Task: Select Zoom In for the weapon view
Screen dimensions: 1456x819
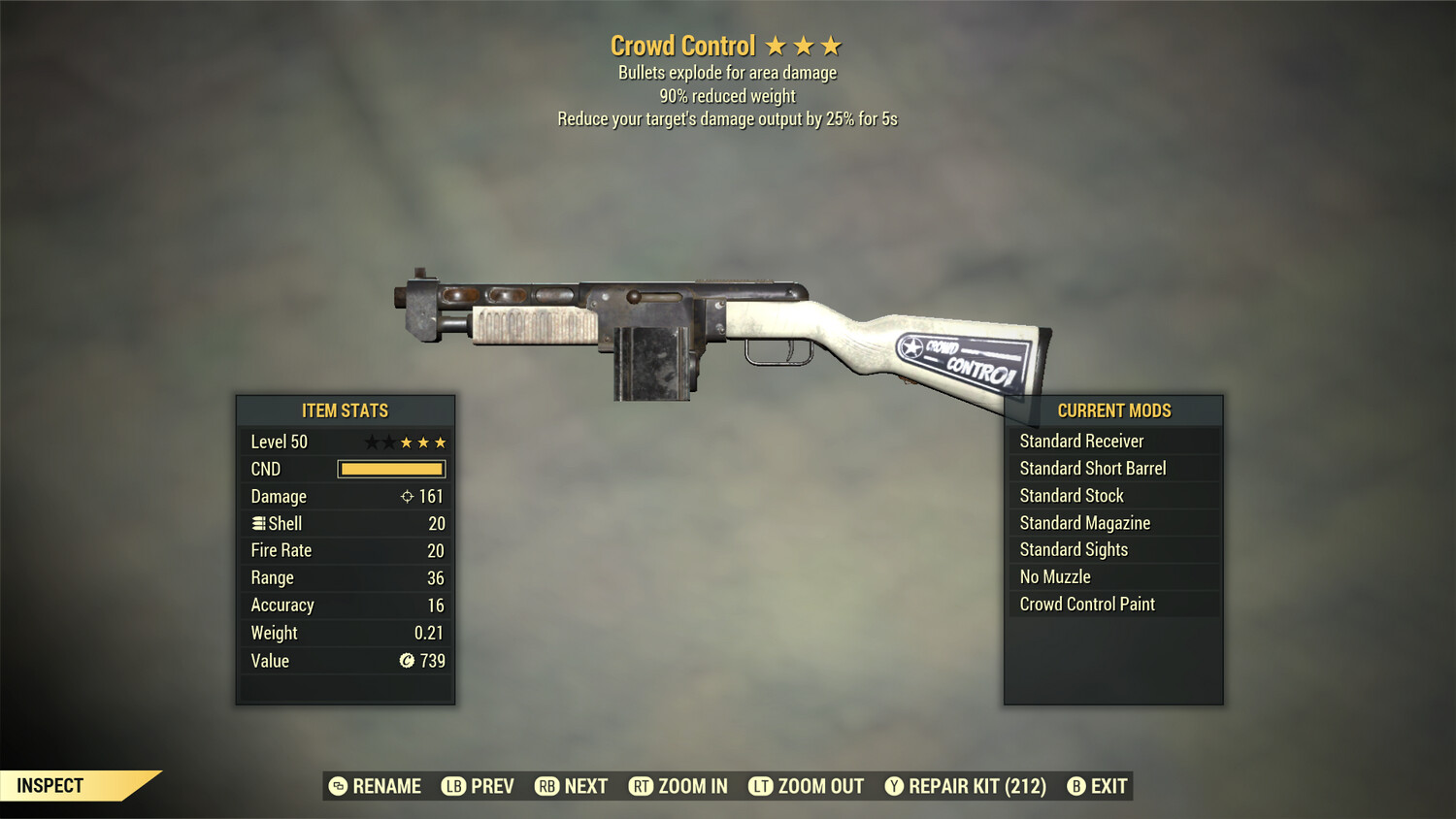Action: (x=678, y=786)
